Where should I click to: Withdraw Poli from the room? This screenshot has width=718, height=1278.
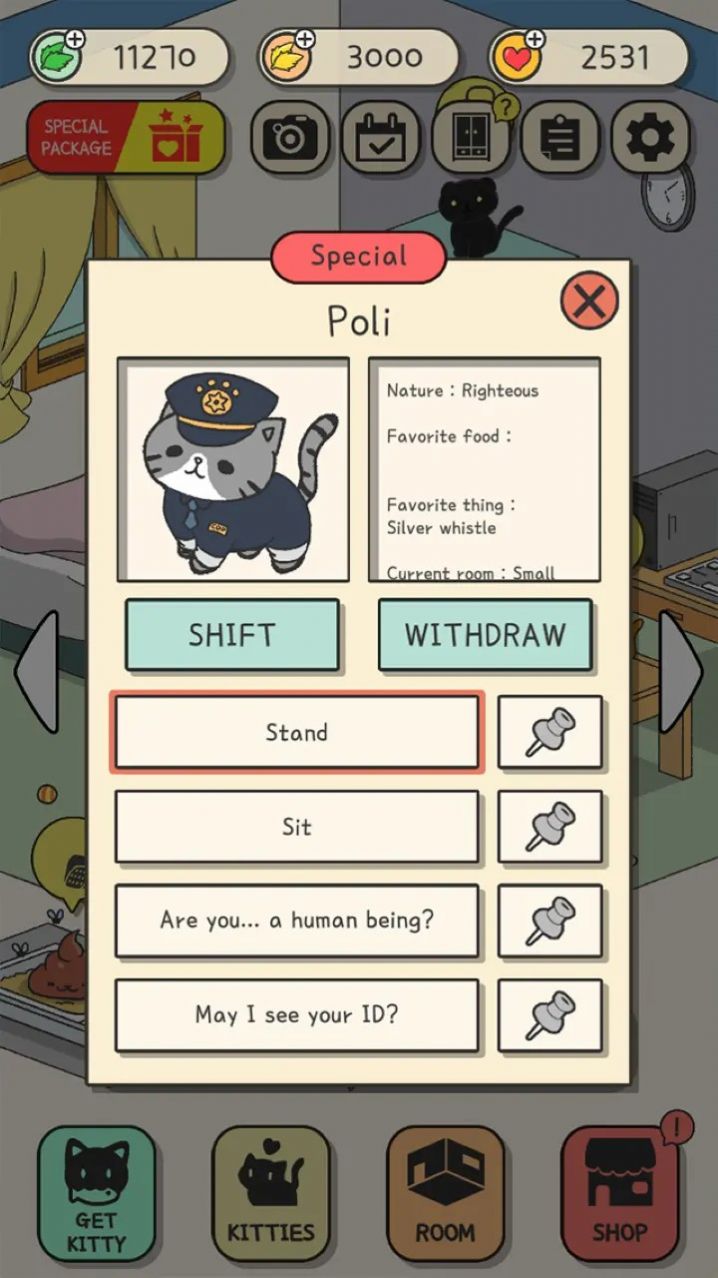coord(485,635)
